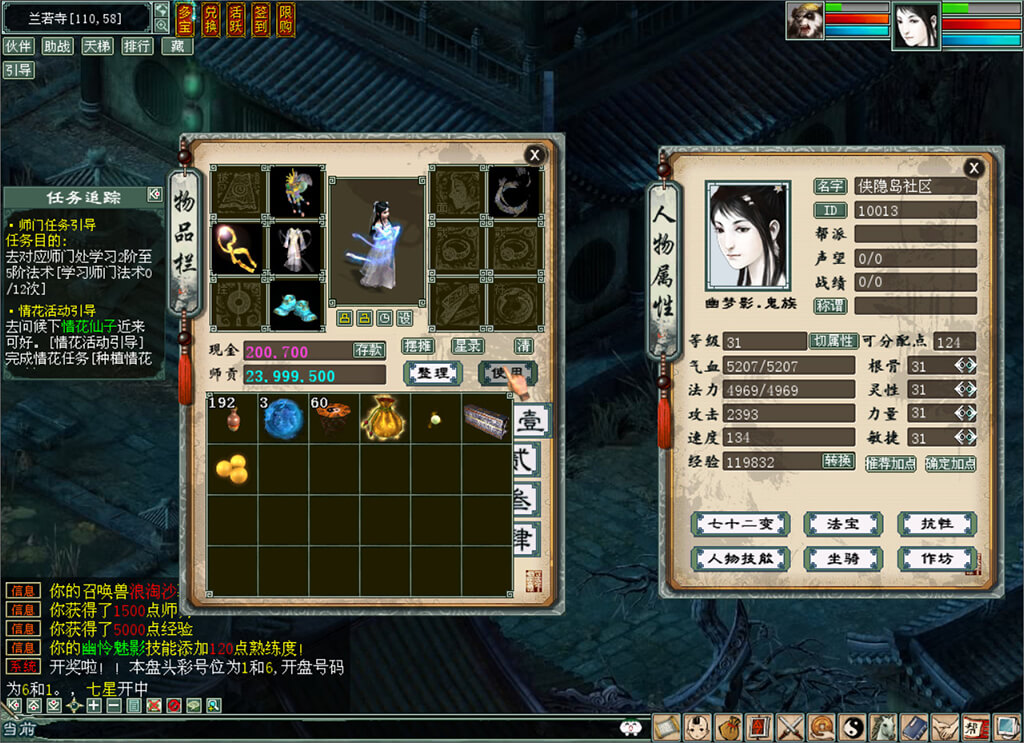Select the three golden balls item
The width and height of the screenshot is (1024, 743).
tap(232, 469)
